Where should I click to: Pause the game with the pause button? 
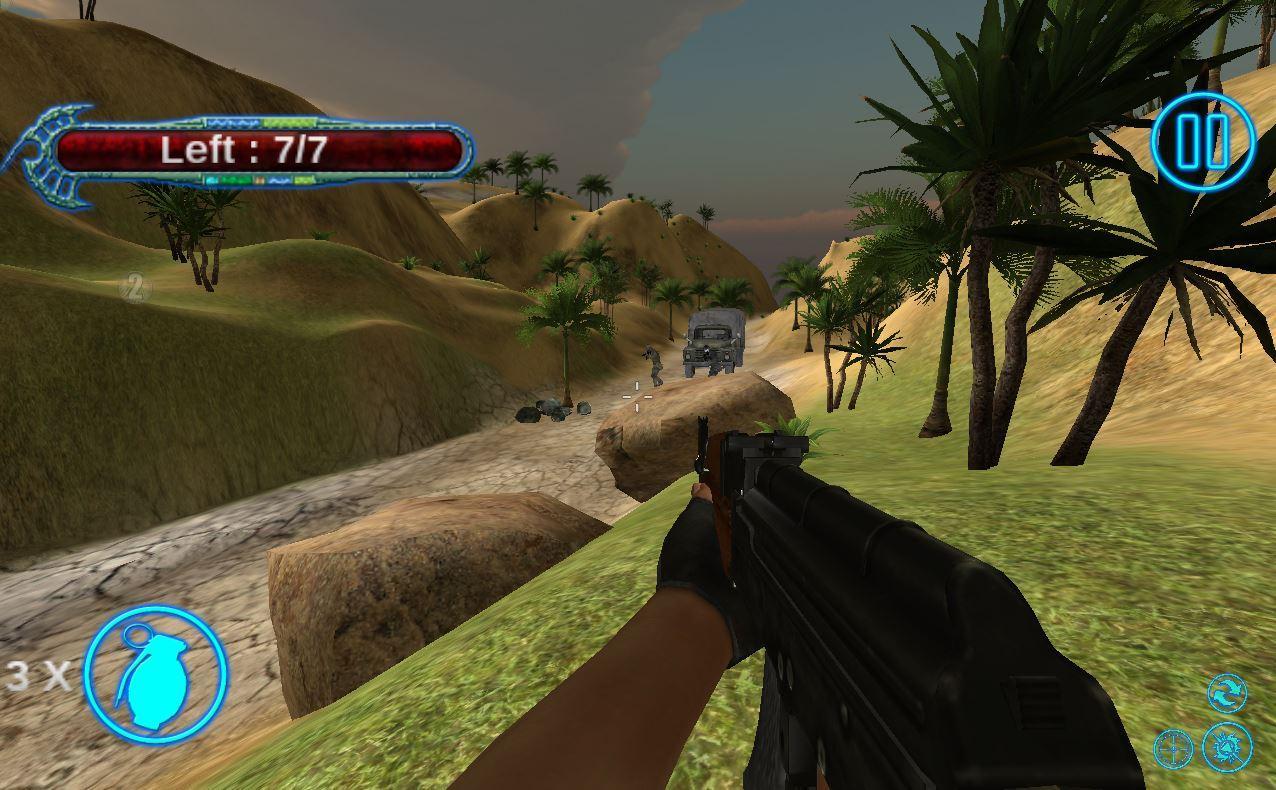point(1202,143)
